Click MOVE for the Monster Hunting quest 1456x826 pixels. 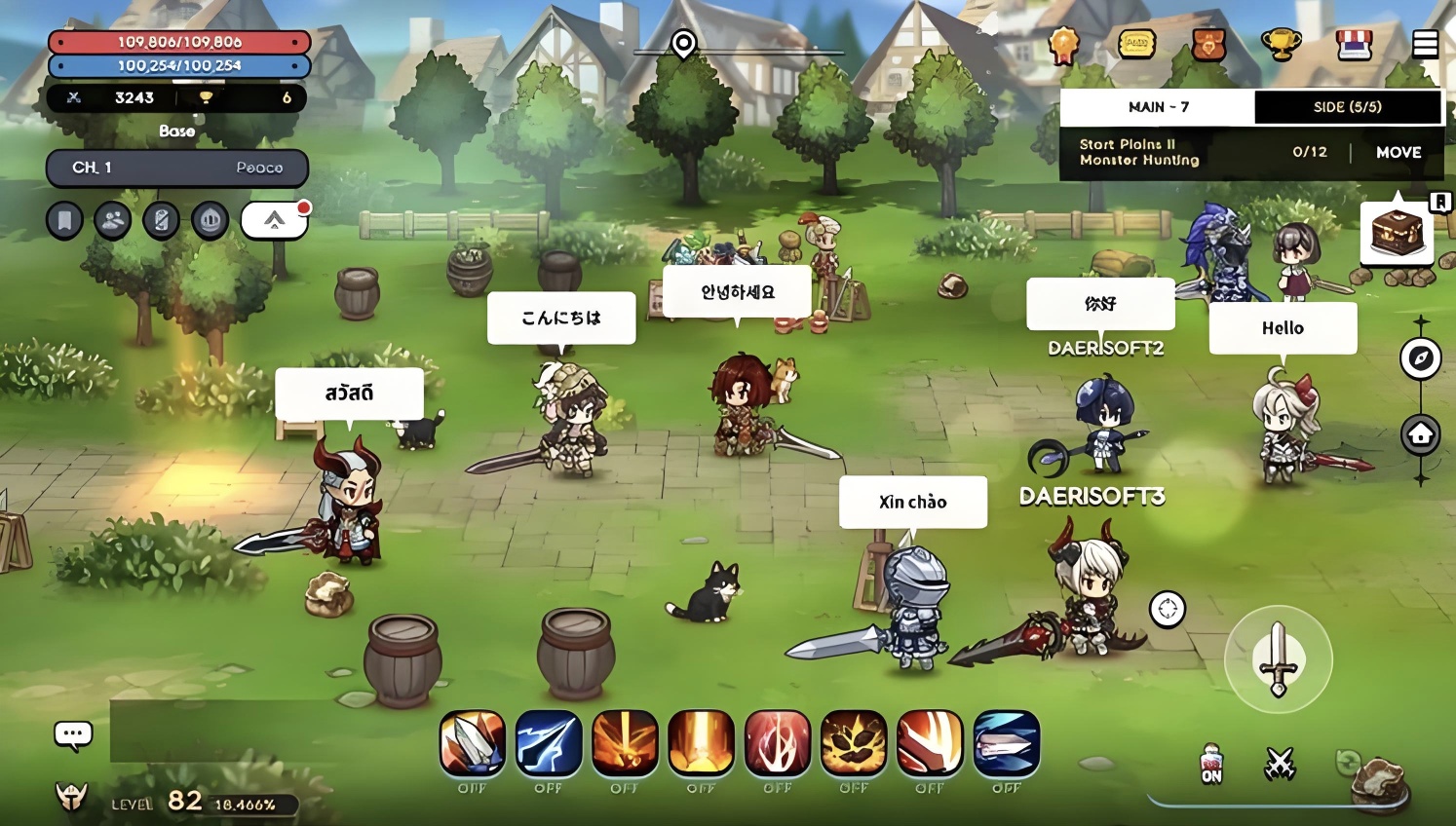point(1399,153)
